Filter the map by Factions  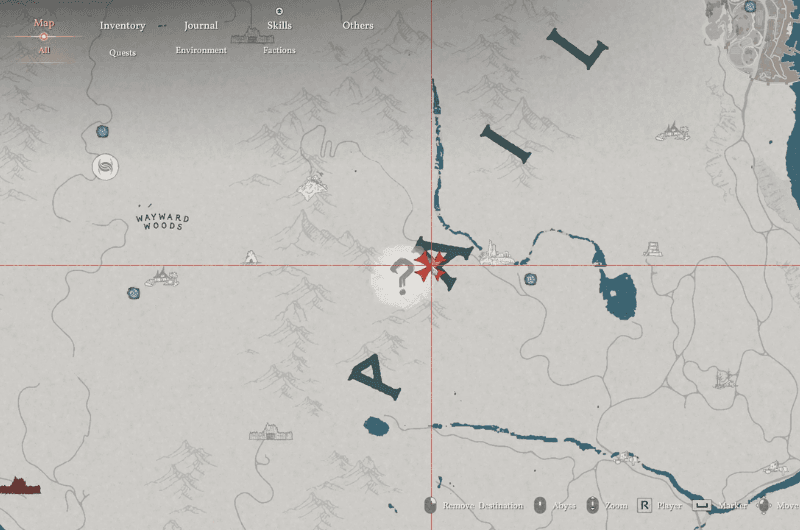click(x=279, y=50)
